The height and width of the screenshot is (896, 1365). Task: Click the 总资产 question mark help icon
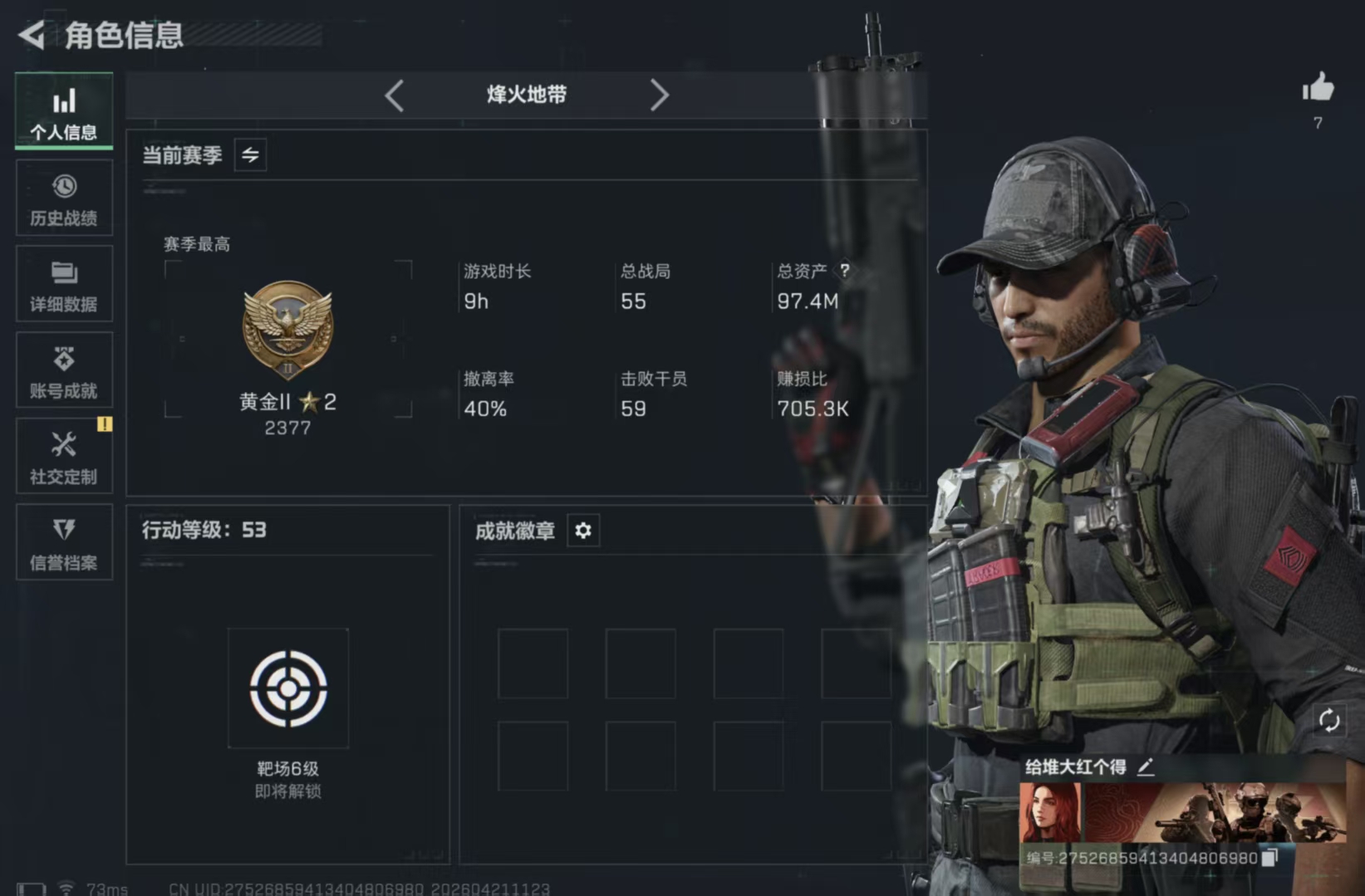tap(845, 271)
